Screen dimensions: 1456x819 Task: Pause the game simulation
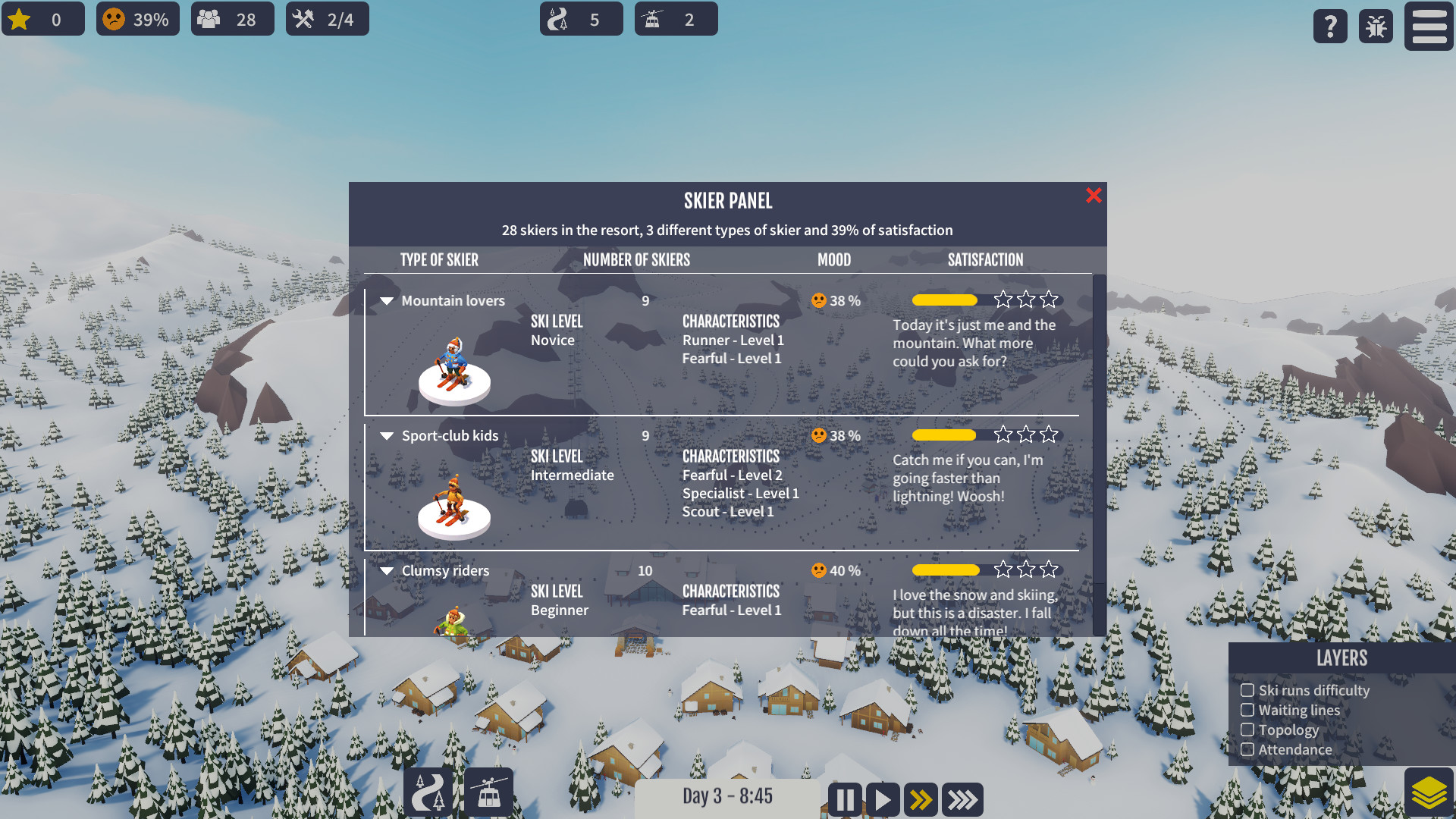(x=844, y=799)
